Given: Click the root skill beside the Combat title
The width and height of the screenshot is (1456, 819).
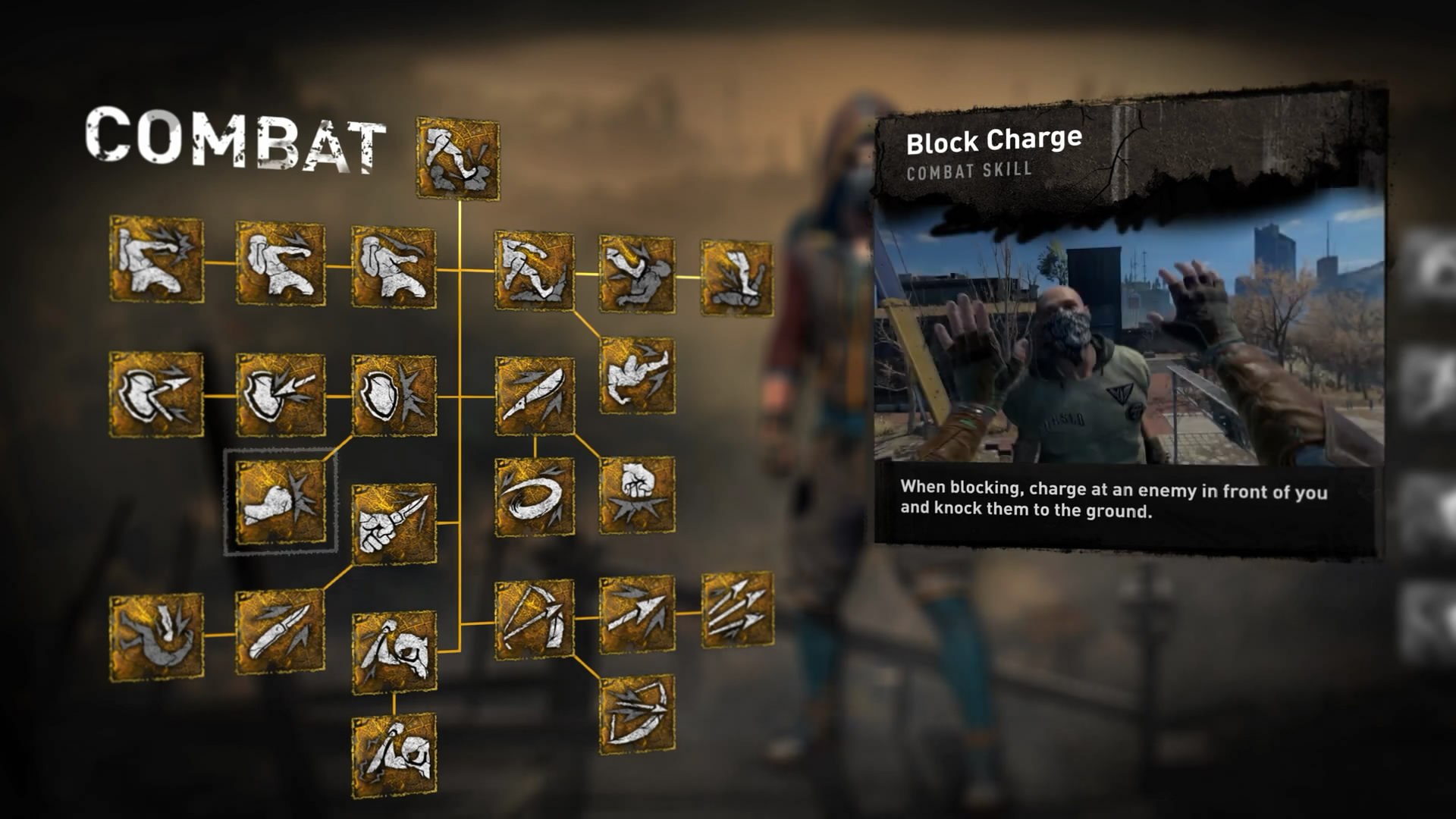Looking at the screenshot, I should 458,158.
